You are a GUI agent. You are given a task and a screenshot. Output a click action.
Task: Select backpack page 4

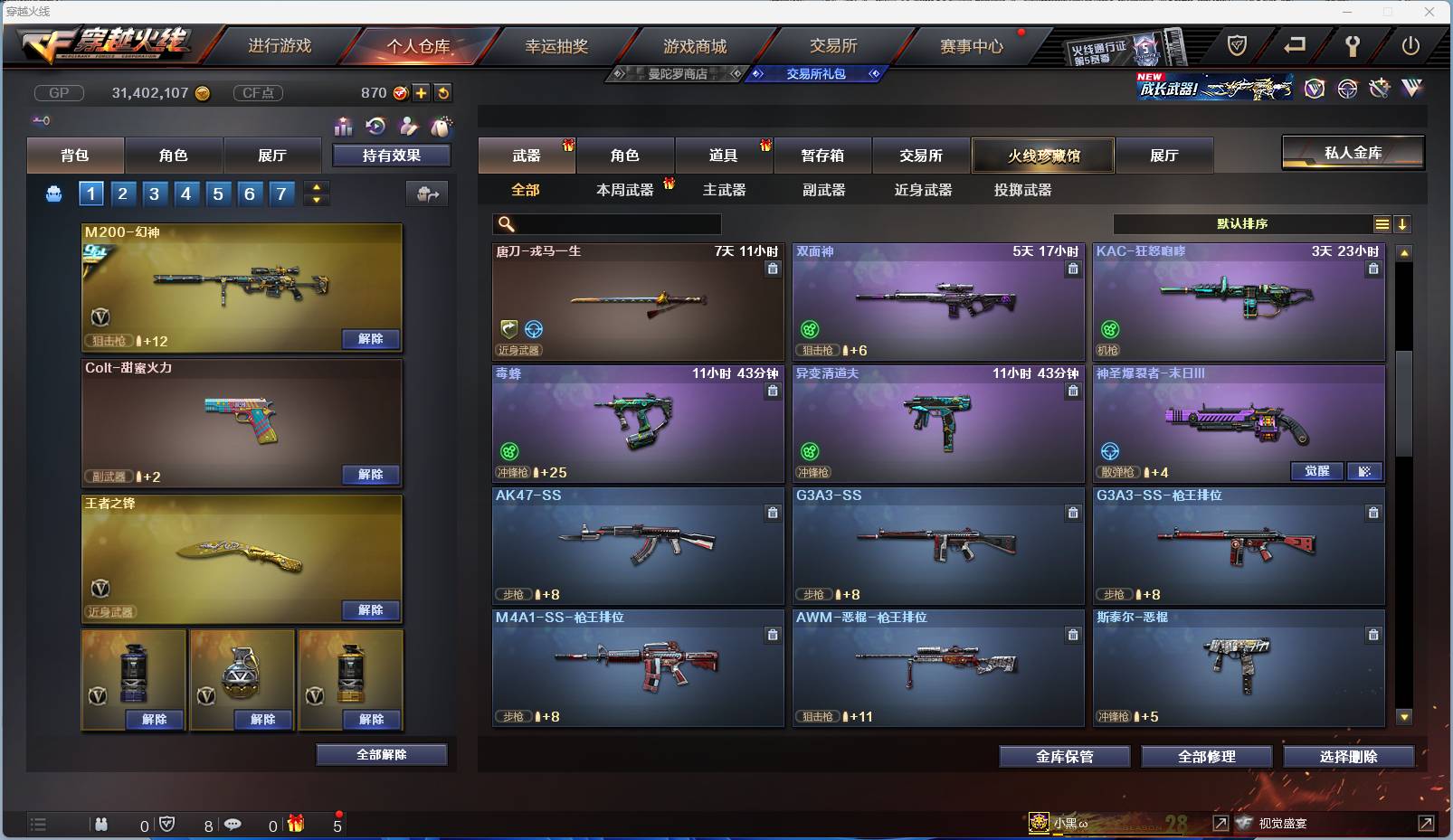pos(185,193)
